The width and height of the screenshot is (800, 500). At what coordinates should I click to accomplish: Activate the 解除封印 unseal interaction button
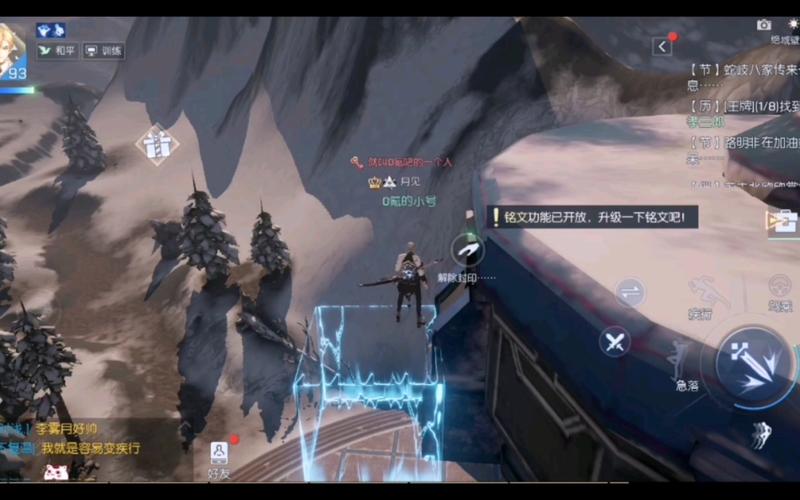click(466, 250)
